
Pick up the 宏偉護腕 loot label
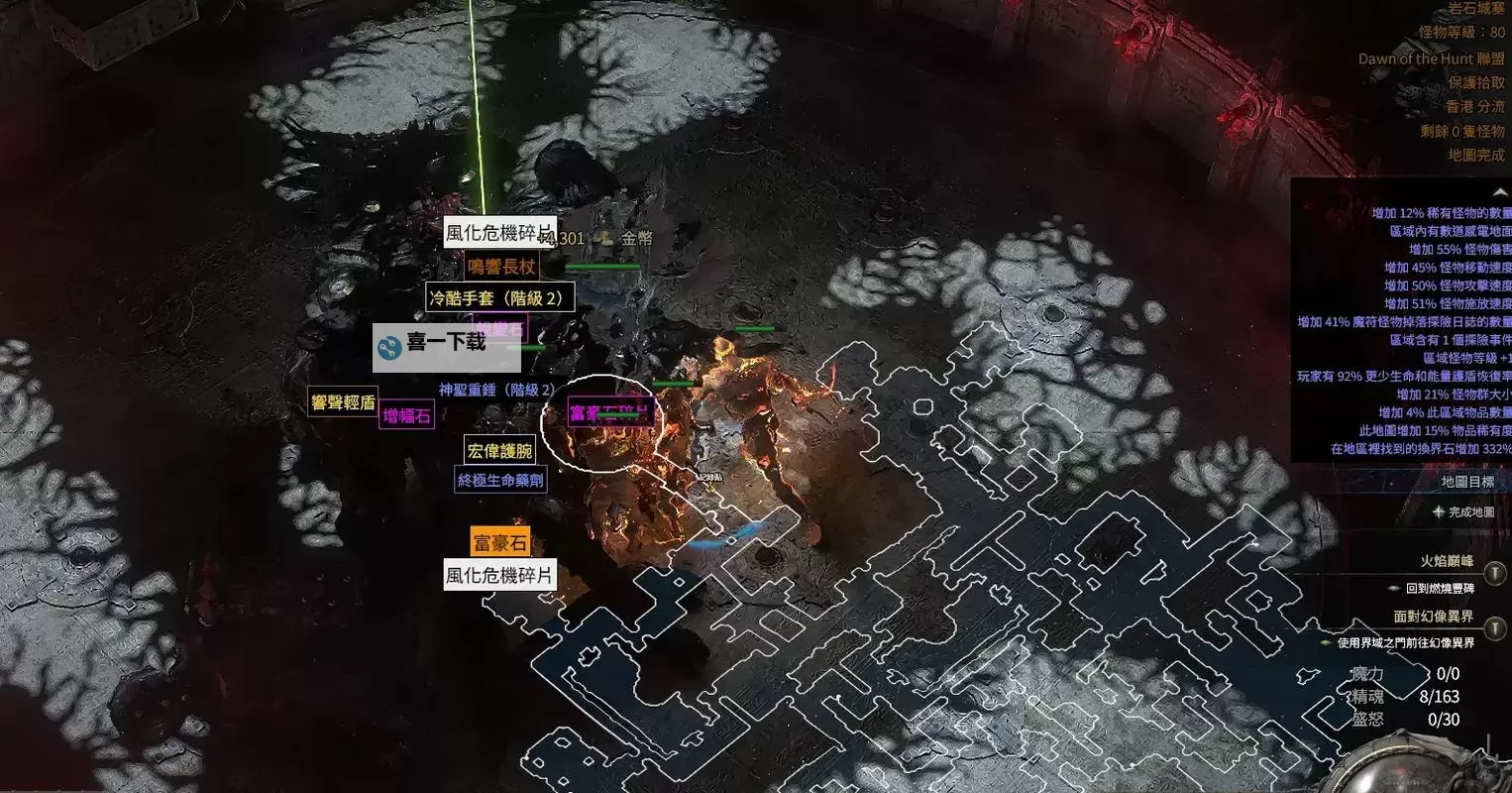[x=499, y=451]
